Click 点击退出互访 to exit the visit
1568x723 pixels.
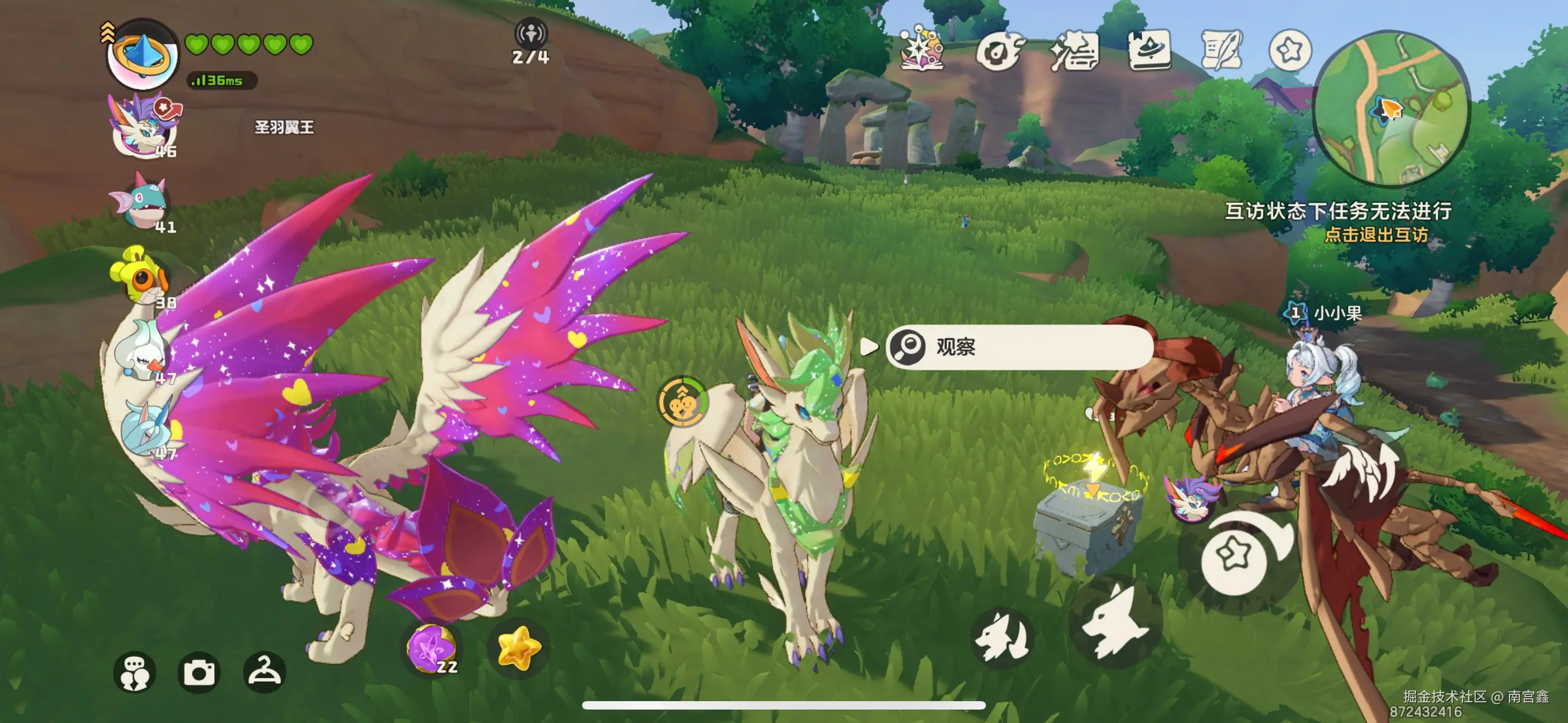point(1376,235)
